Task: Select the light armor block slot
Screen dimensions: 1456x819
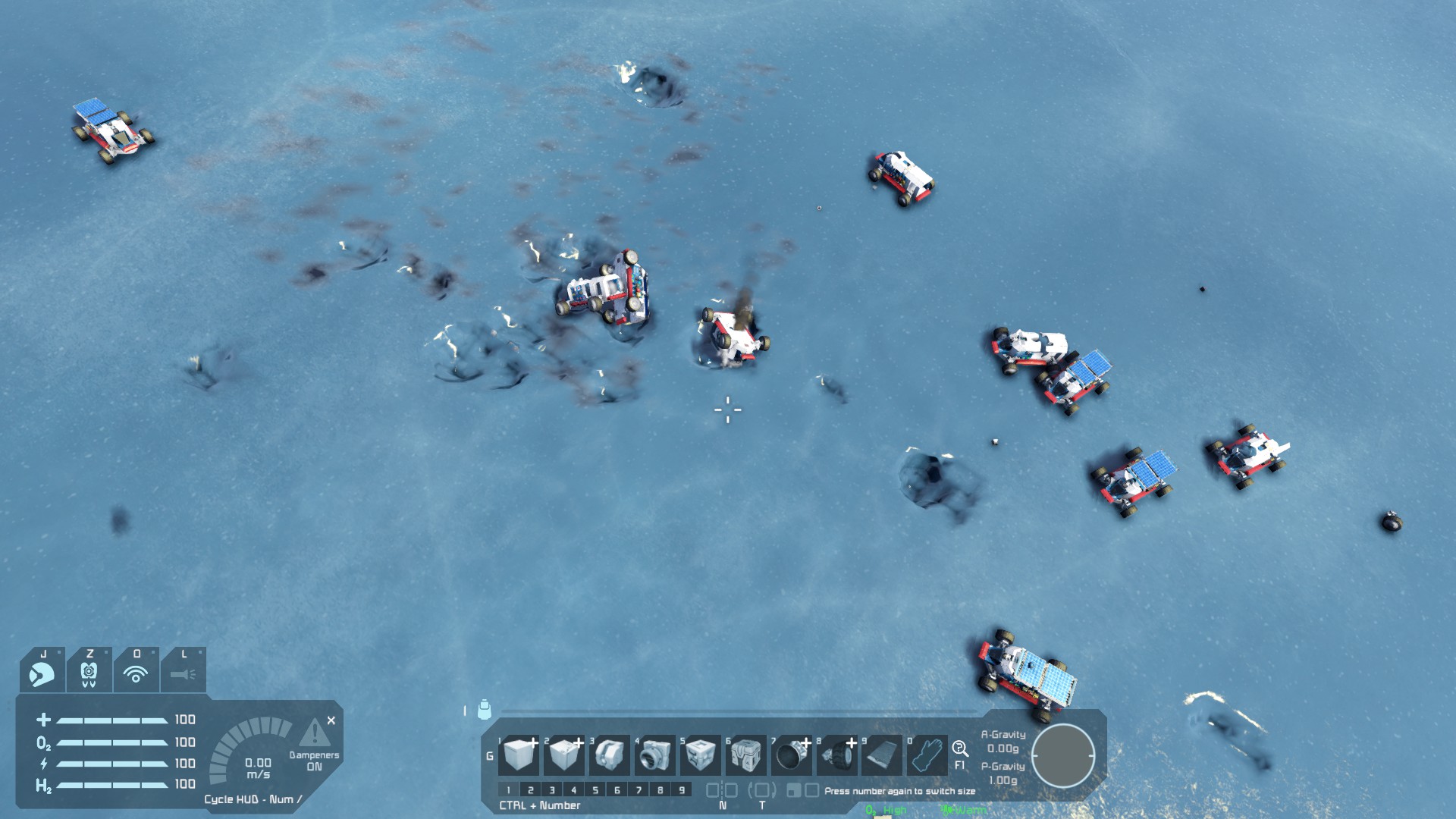Action: point(519,755)
